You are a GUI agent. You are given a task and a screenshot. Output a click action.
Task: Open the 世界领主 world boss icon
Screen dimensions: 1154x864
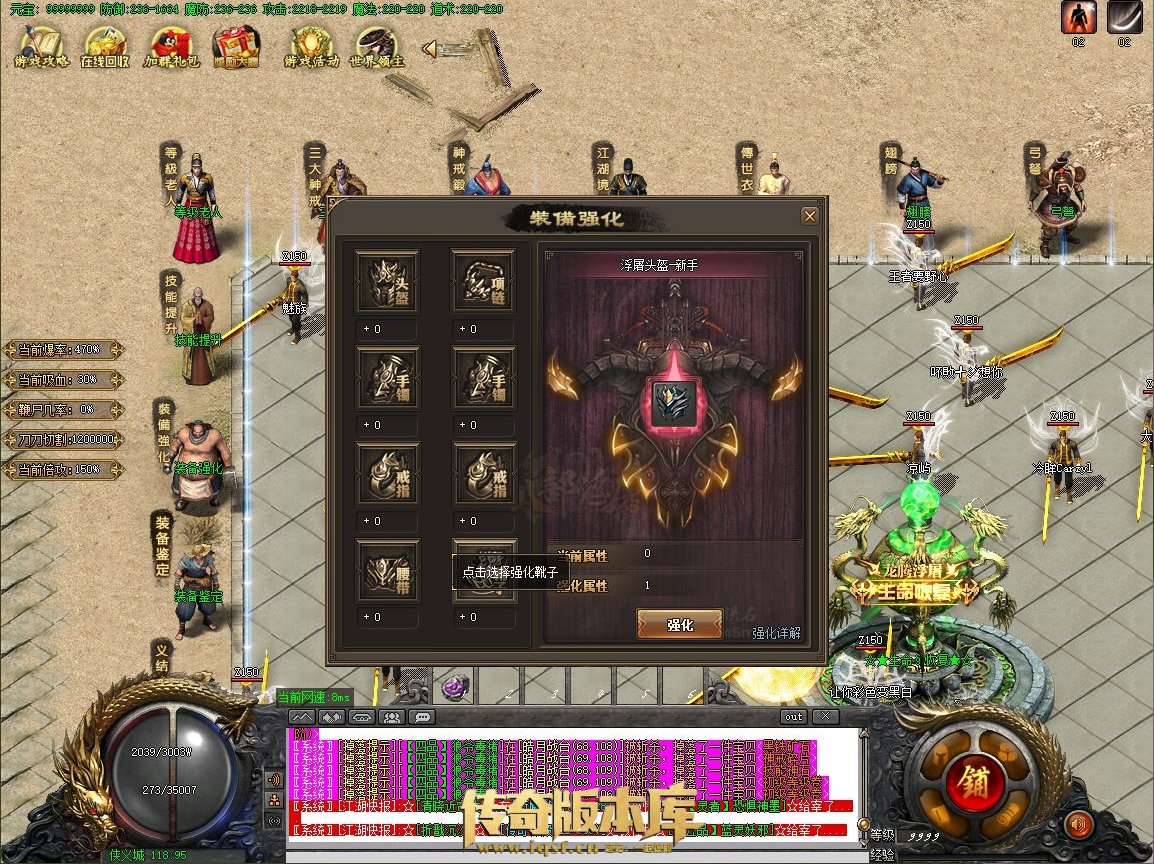(378, 46)
